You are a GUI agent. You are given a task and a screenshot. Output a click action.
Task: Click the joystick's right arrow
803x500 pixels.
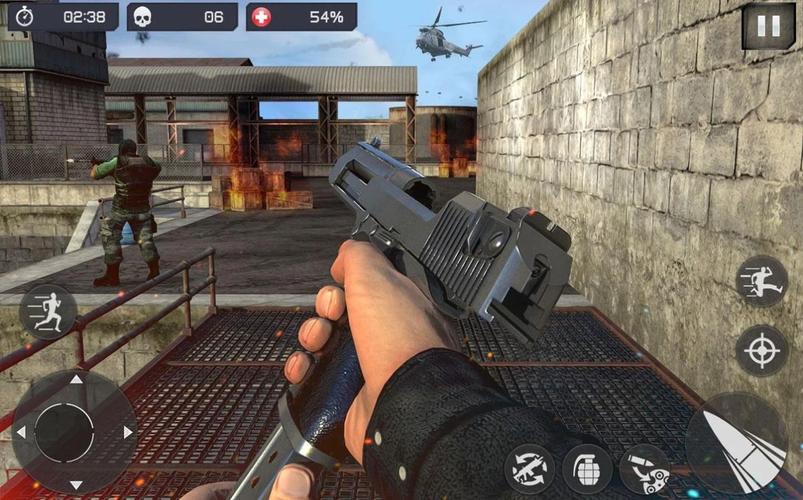coord(128,432)
